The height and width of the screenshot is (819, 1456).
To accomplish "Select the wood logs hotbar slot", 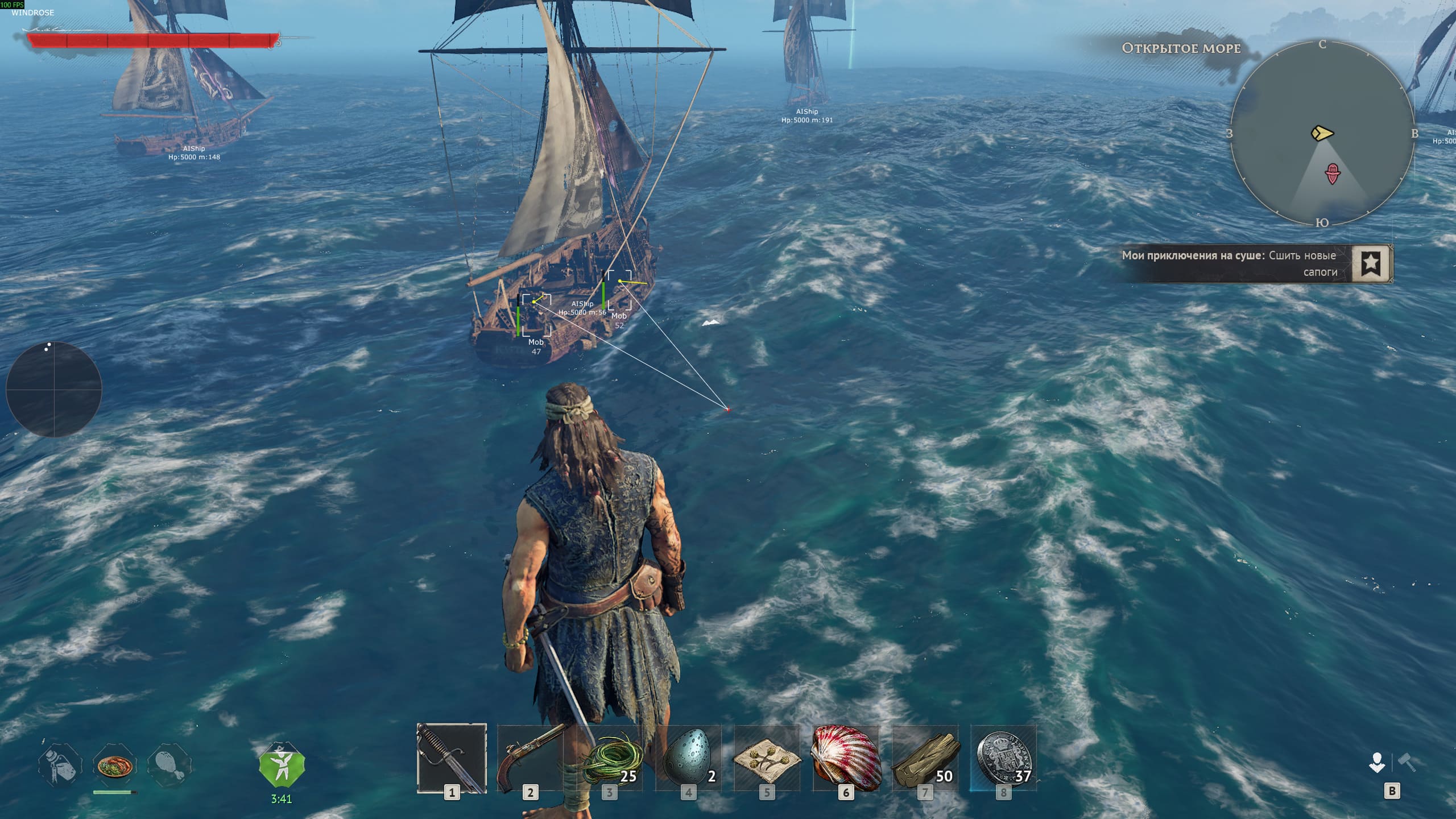I will tap(925, 758).
